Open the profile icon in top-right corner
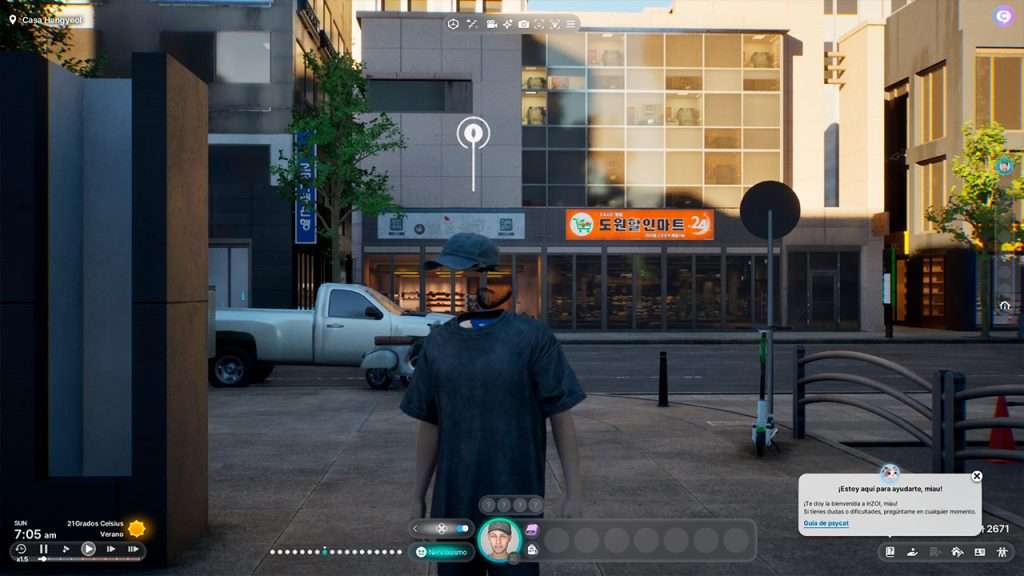Screen dimensions: 1024x576 click(x=1003, y=16)
